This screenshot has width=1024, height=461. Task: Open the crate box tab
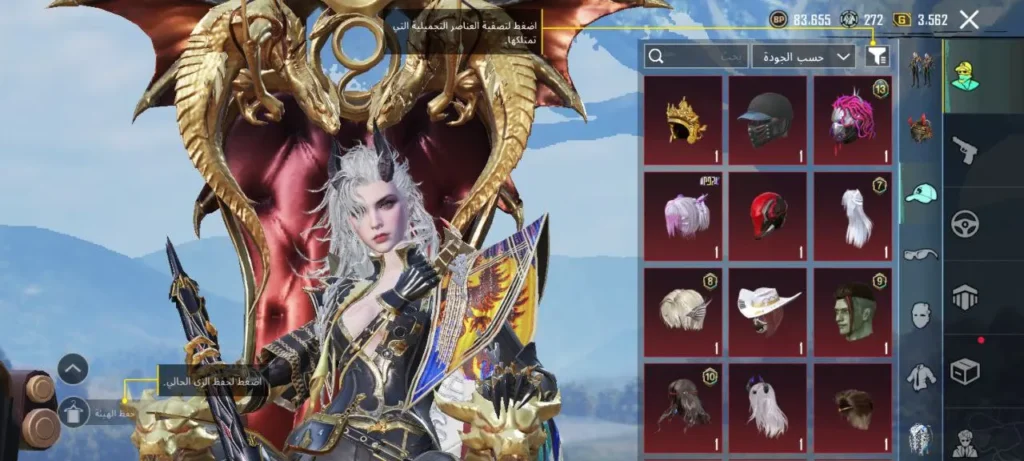tap(965, 371)
